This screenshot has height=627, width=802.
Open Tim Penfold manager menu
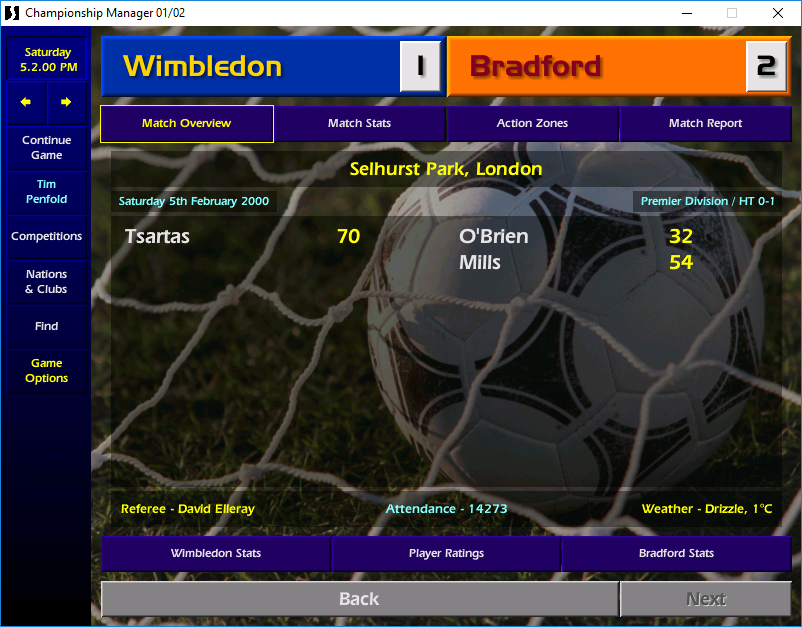coord(46,192)
